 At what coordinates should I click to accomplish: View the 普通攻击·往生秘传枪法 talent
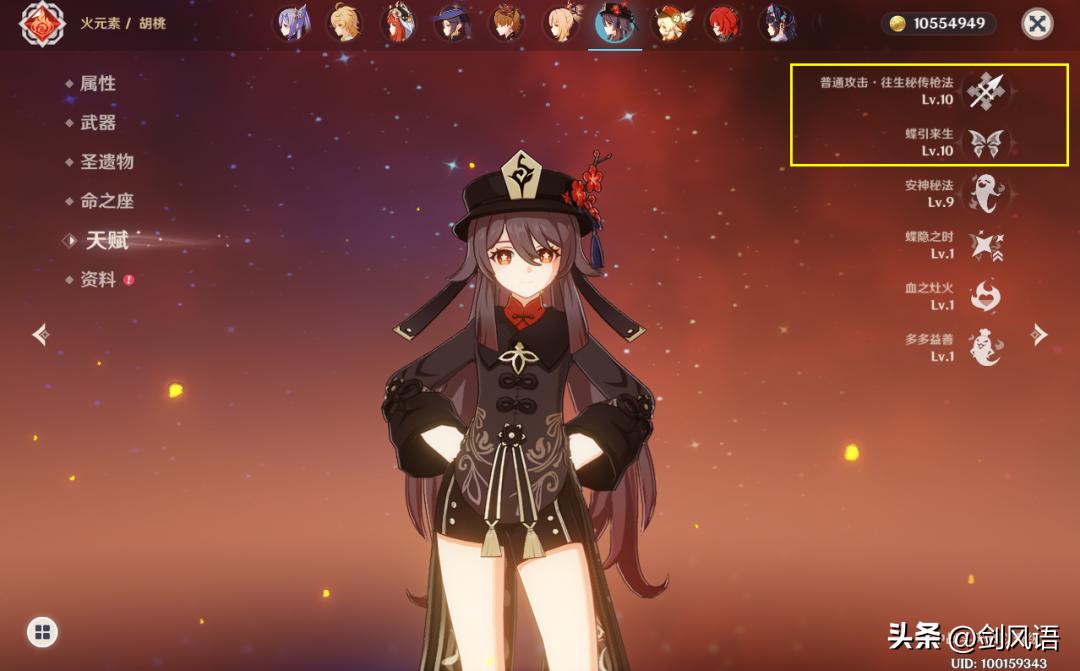tap(986, 91)
